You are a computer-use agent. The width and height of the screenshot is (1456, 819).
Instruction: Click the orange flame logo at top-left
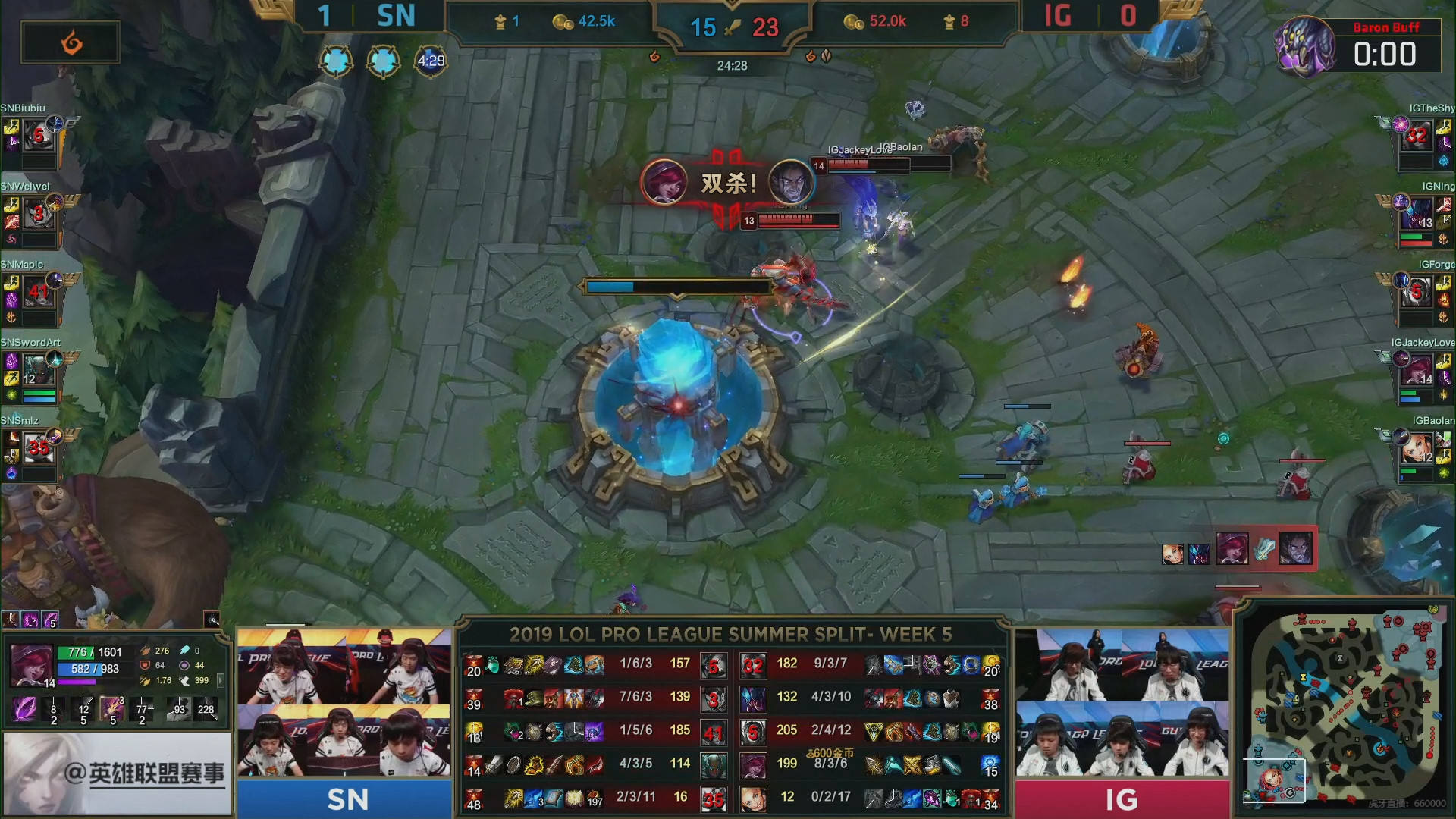click(71, 42)
